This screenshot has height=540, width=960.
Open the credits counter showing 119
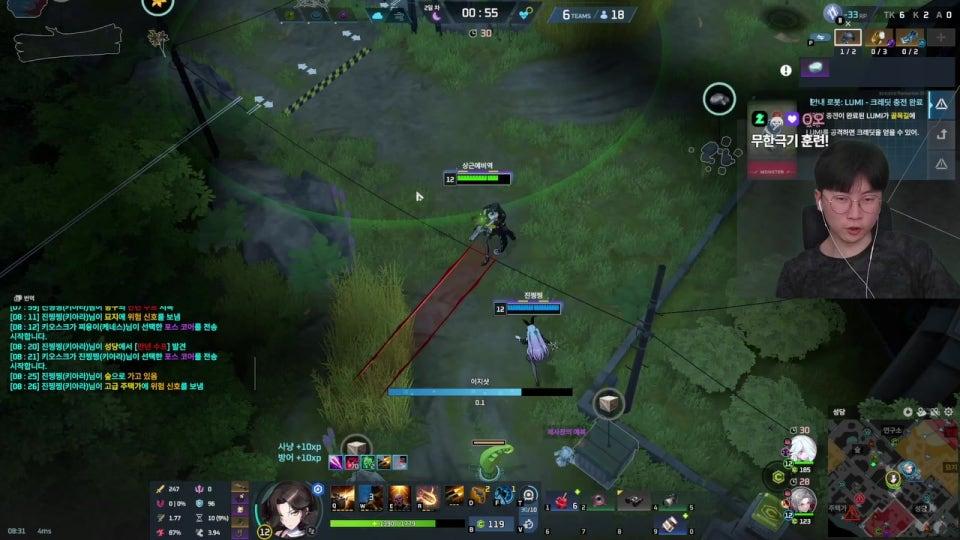pyautogui.click(x=489, y=523)
